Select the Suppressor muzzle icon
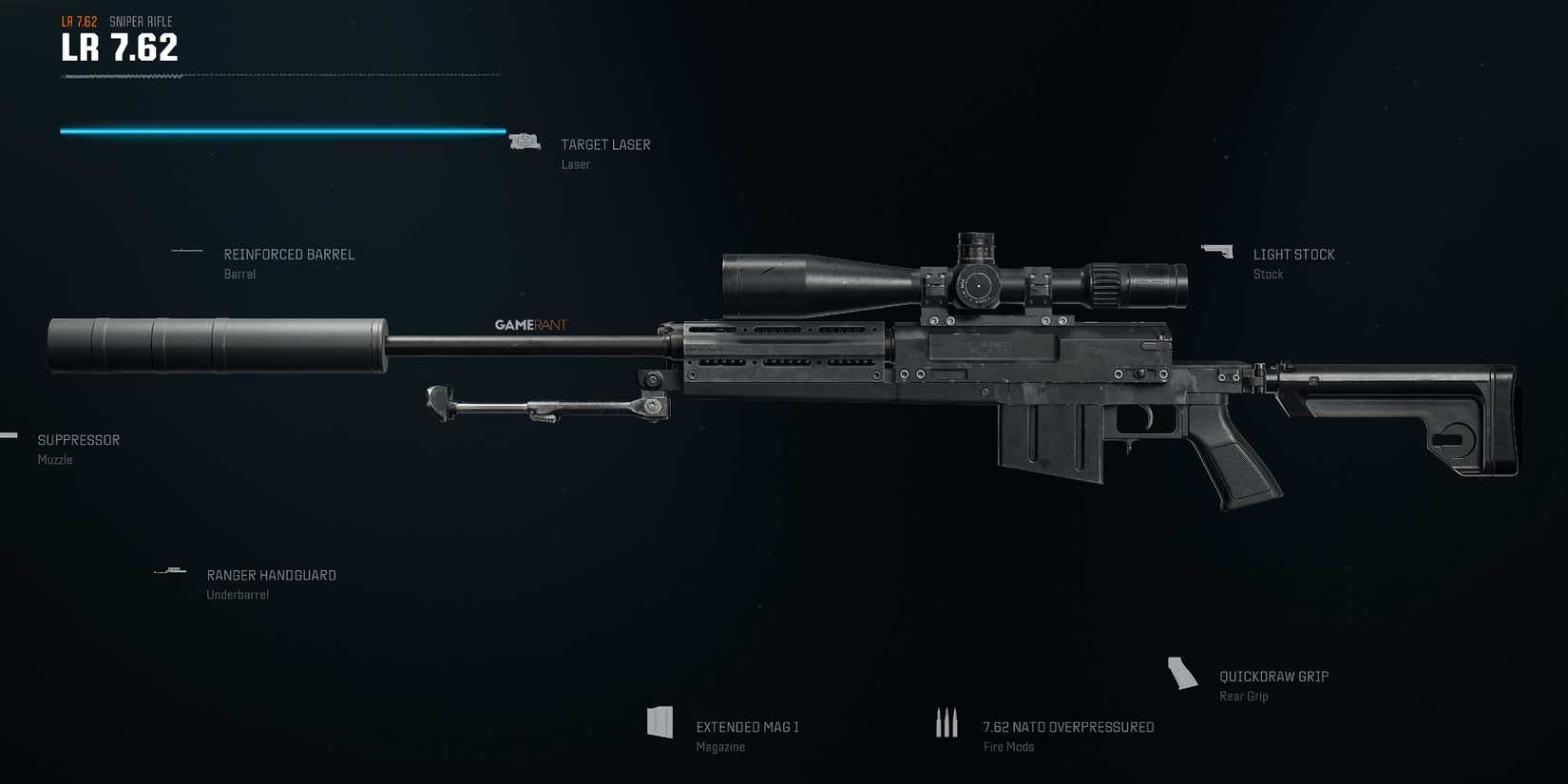Screen dimensions: 1568x784 [x=8, y=435]
